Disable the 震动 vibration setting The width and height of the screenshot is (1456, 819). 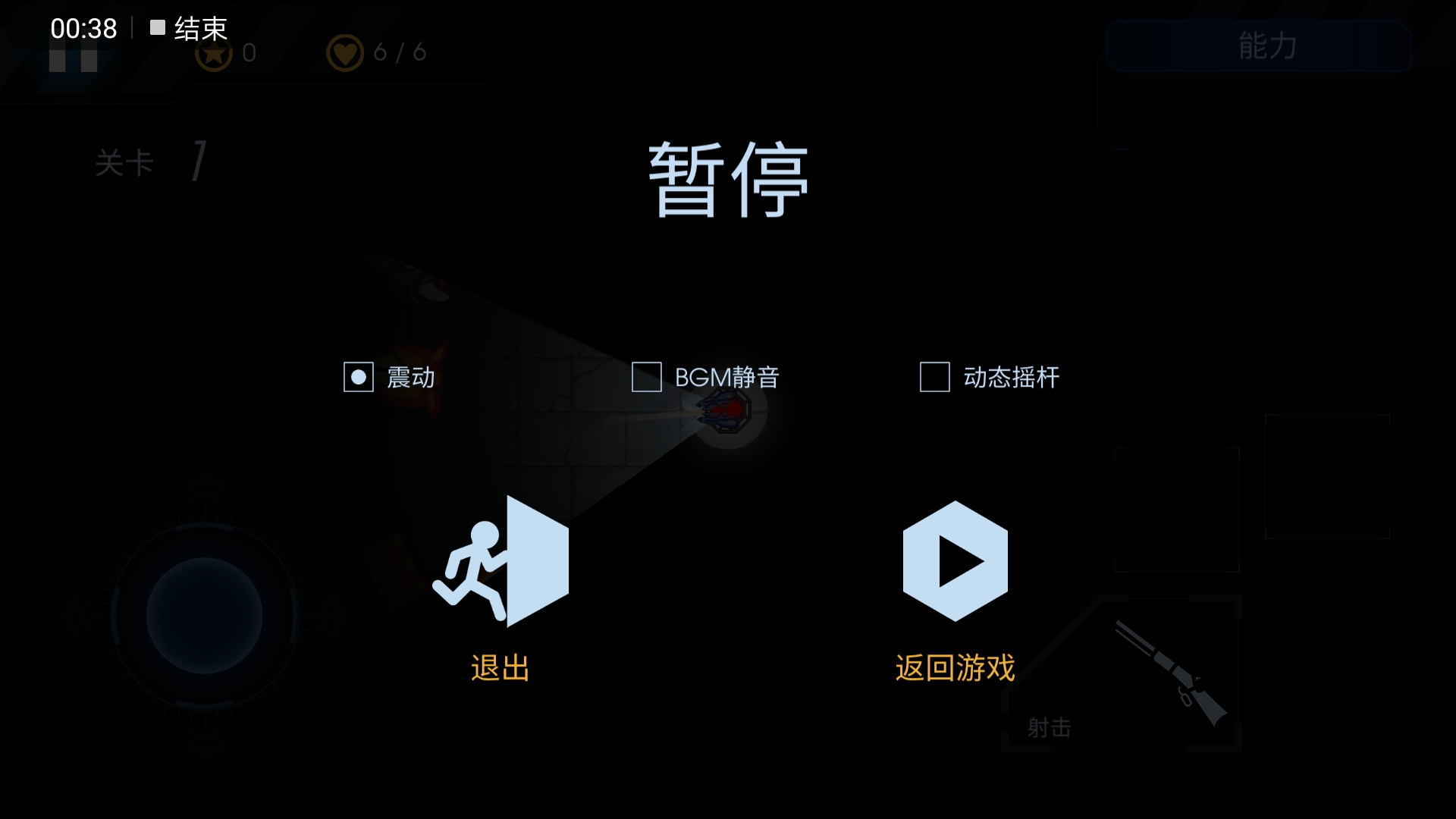point(358,377)
